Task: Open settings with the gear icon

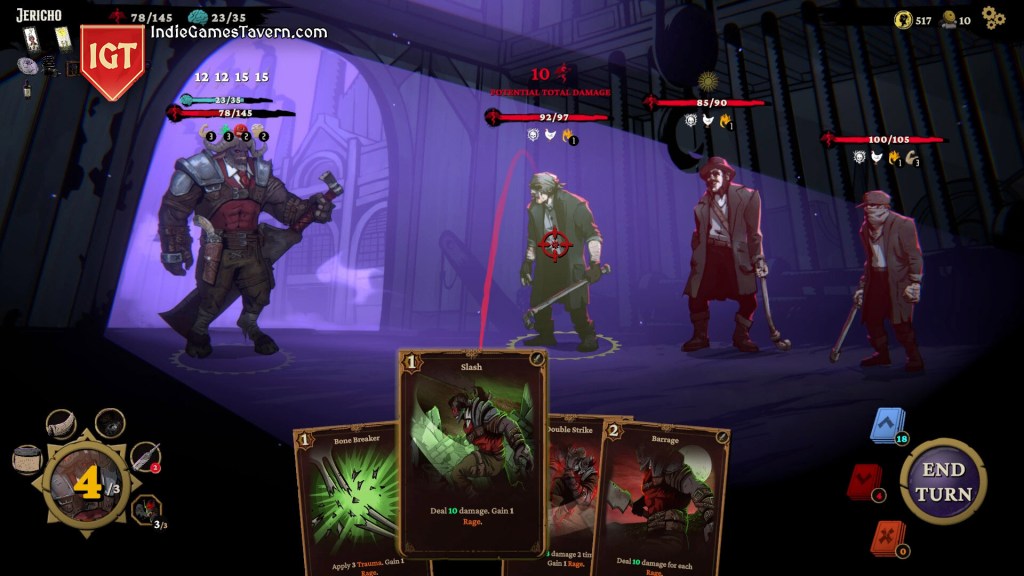Action: [992, 17]
